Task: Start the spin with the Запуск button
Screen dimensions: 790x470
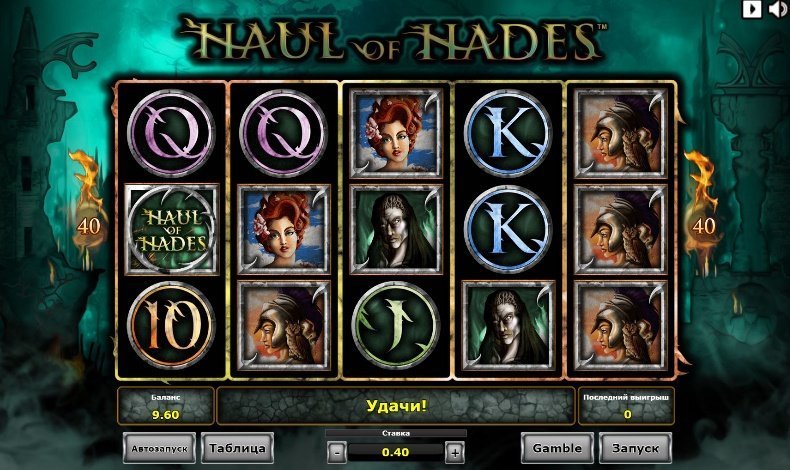Action: click(636, 448)
